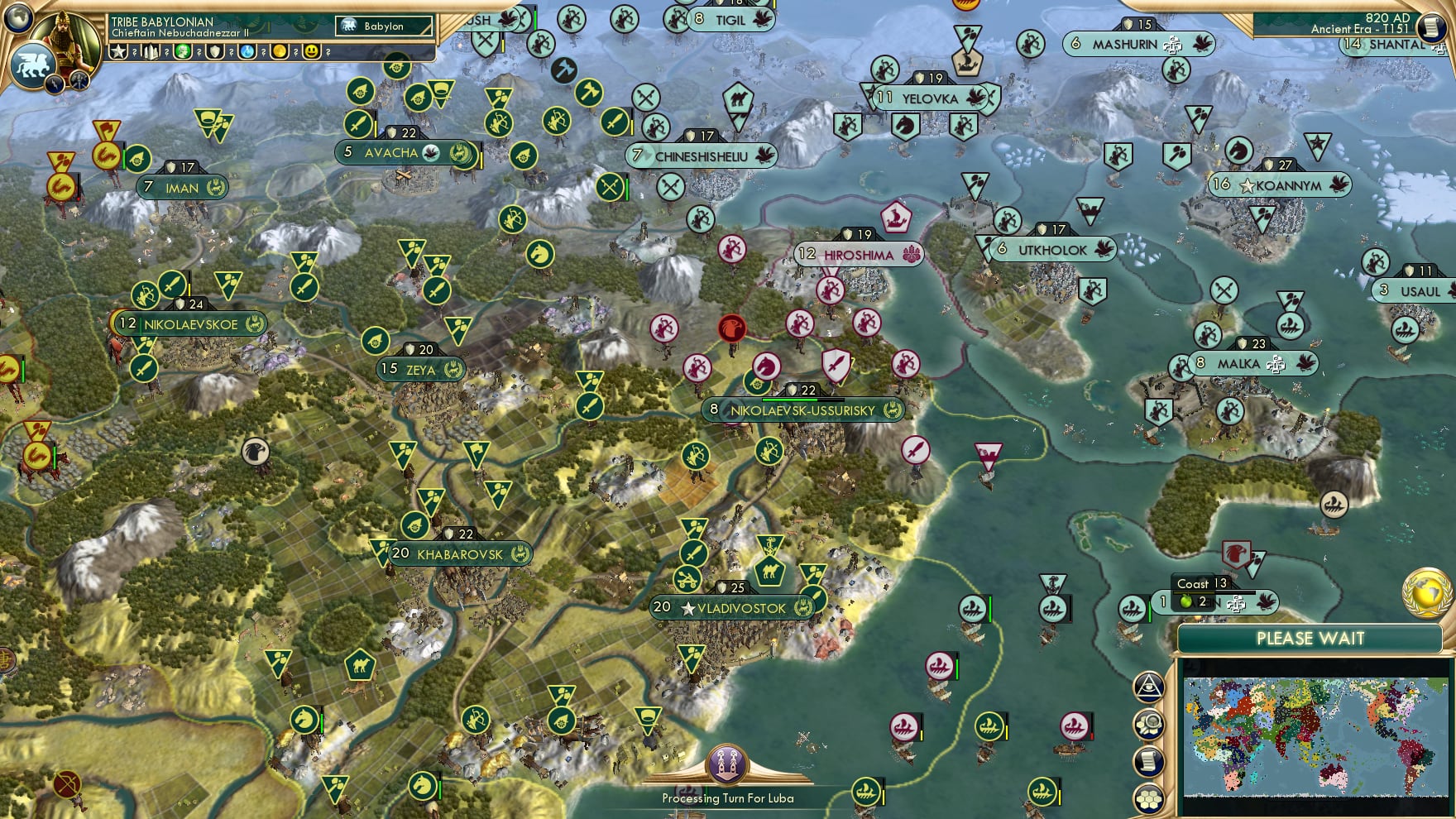
Task: Open strategic view with the hex magnifier icon
Action: (1149, 724)
